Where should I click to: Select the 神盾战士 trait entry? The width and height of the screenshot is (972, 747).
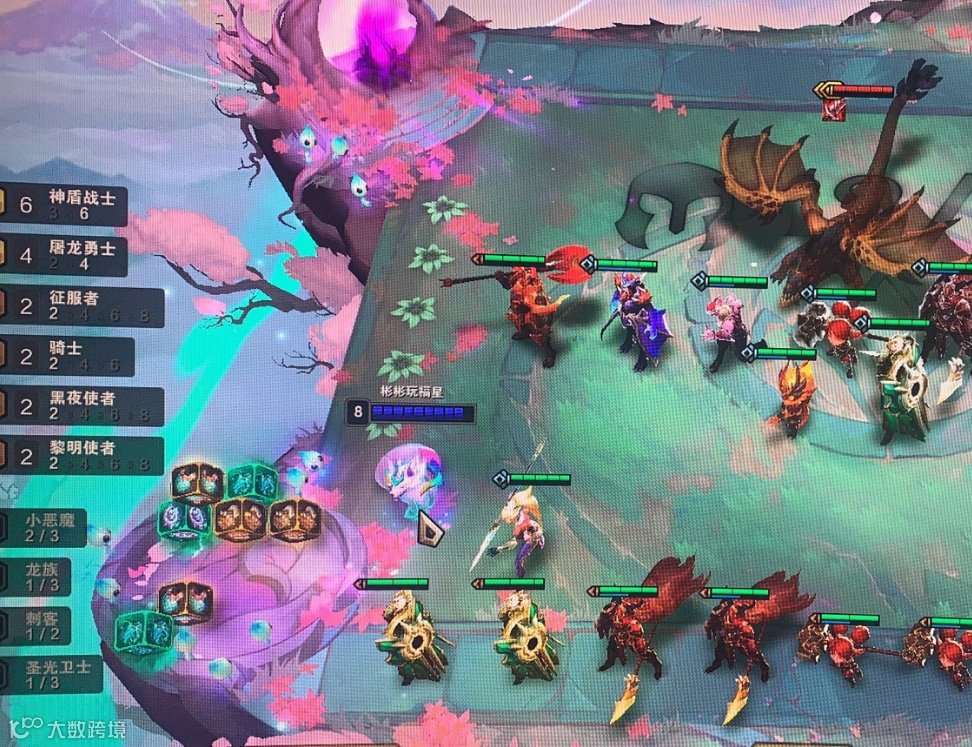68,205
